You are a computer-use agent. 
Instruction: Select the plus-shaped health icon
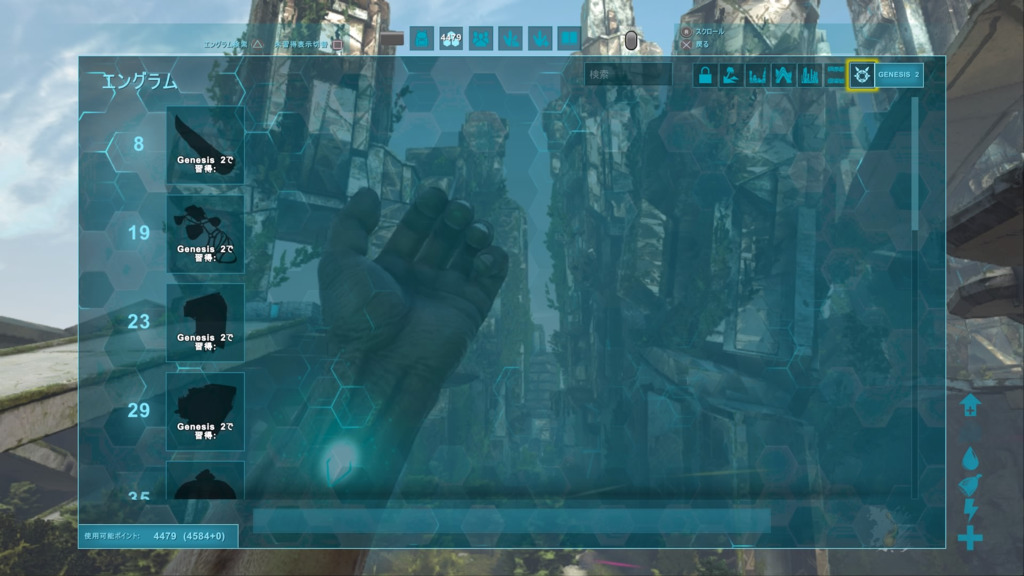(x=969, y=538)
